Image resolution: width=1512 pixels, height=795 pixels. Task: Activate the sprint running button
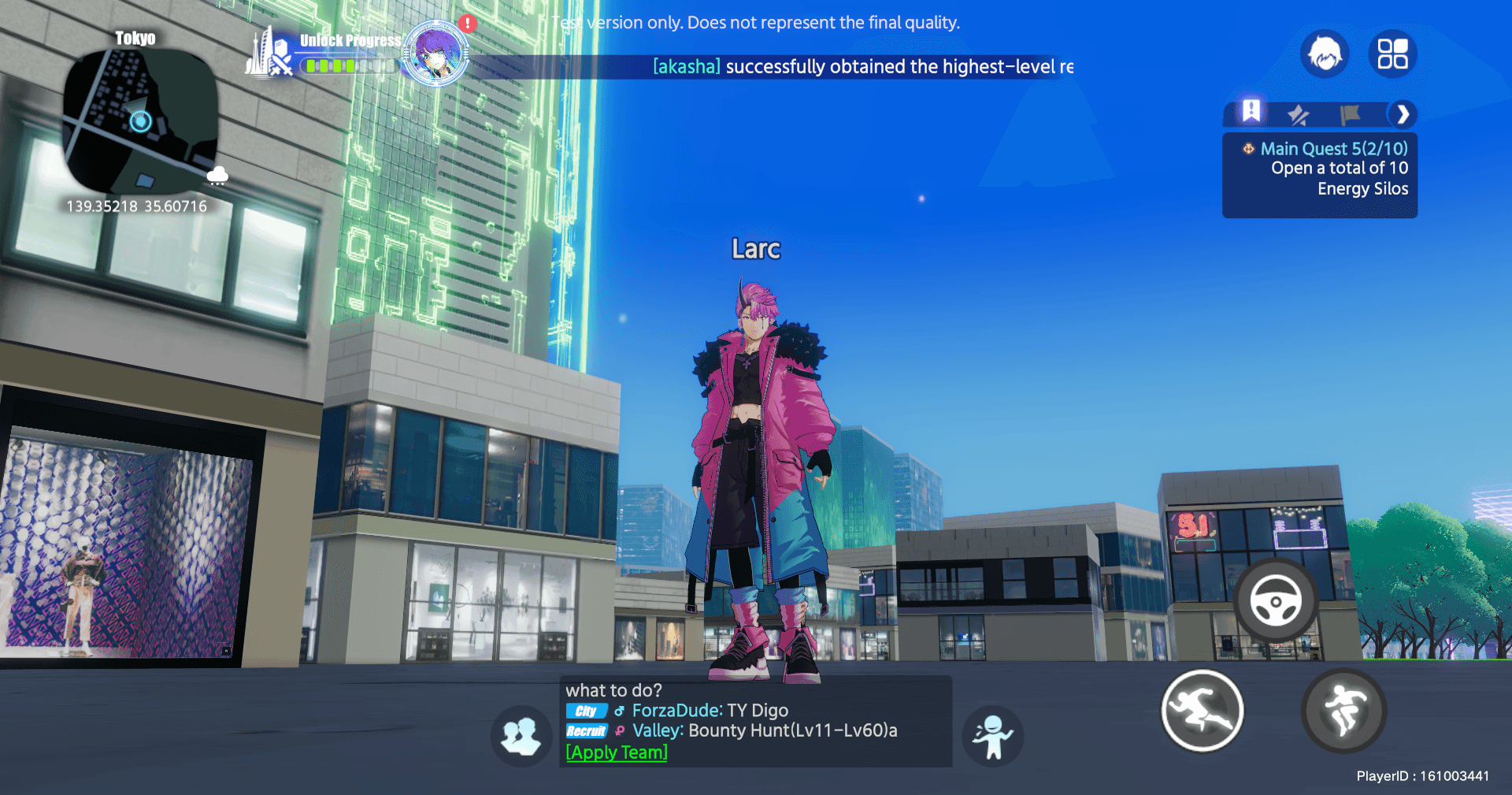1202,711
